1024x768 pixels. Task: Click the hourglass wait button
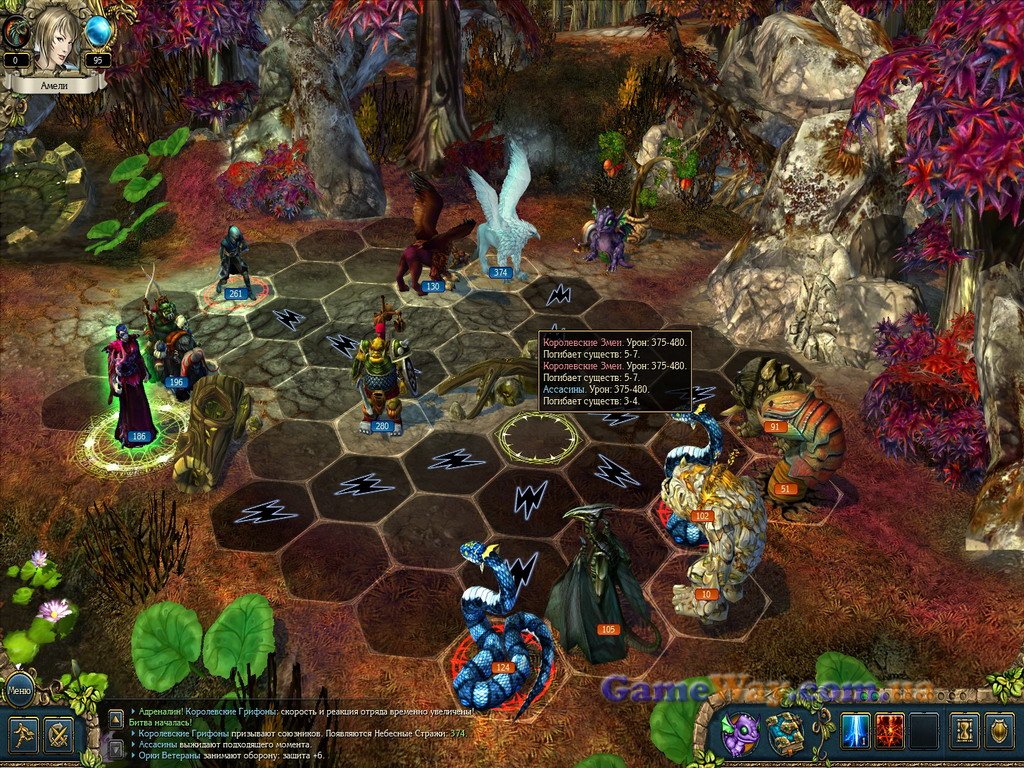[965, 731]
